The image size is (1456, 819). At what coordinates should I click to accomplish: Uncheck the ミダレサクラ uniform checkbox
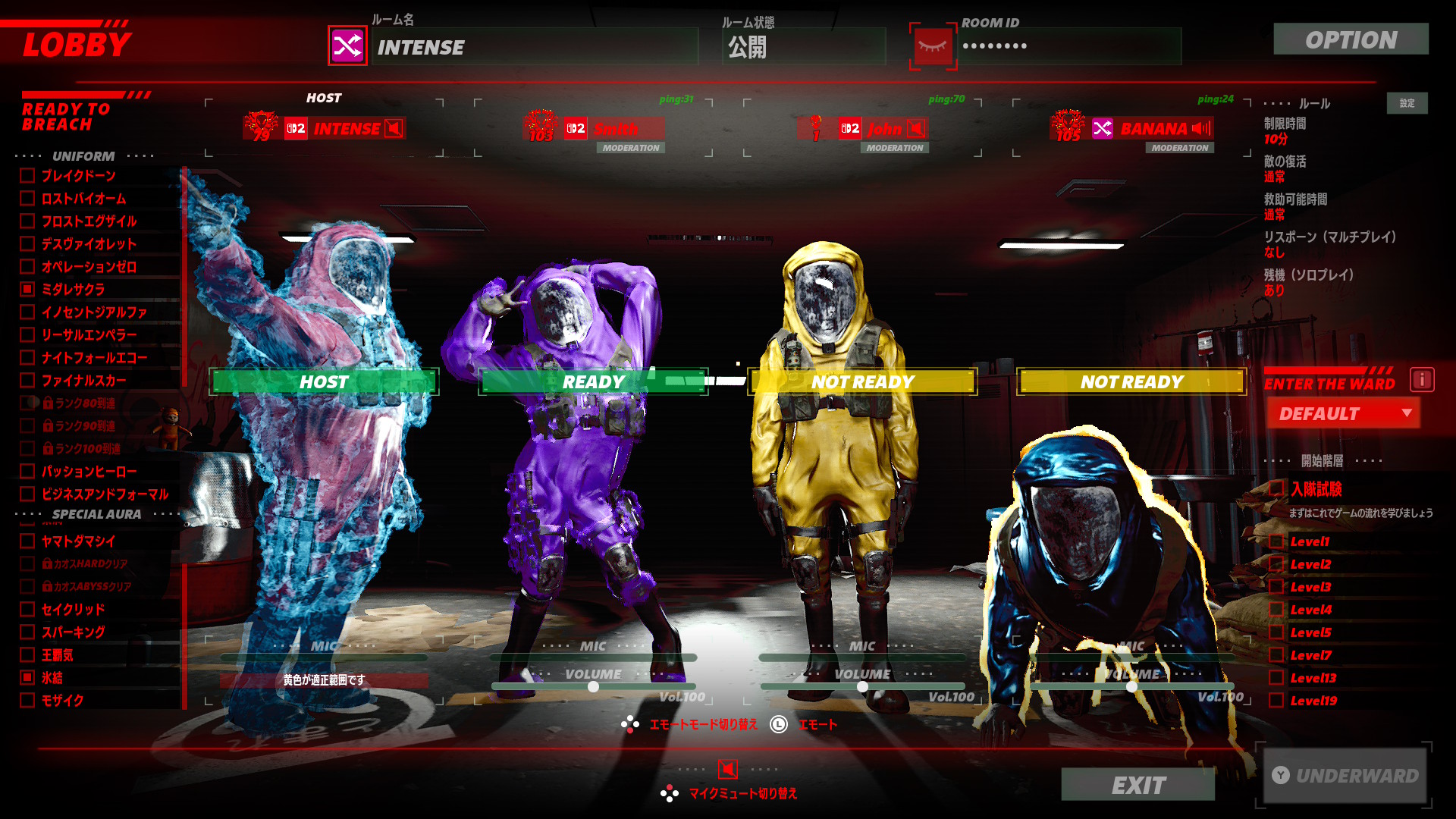coord(26,290)
